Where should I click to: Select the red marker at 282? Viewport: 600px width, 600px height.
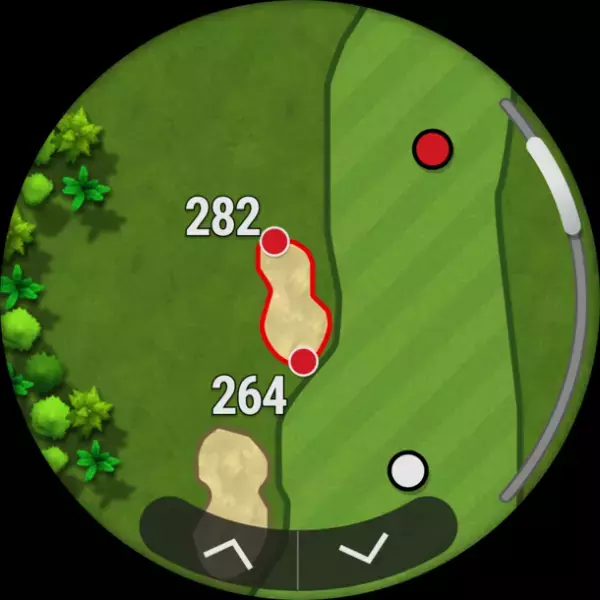coord(275,241)
